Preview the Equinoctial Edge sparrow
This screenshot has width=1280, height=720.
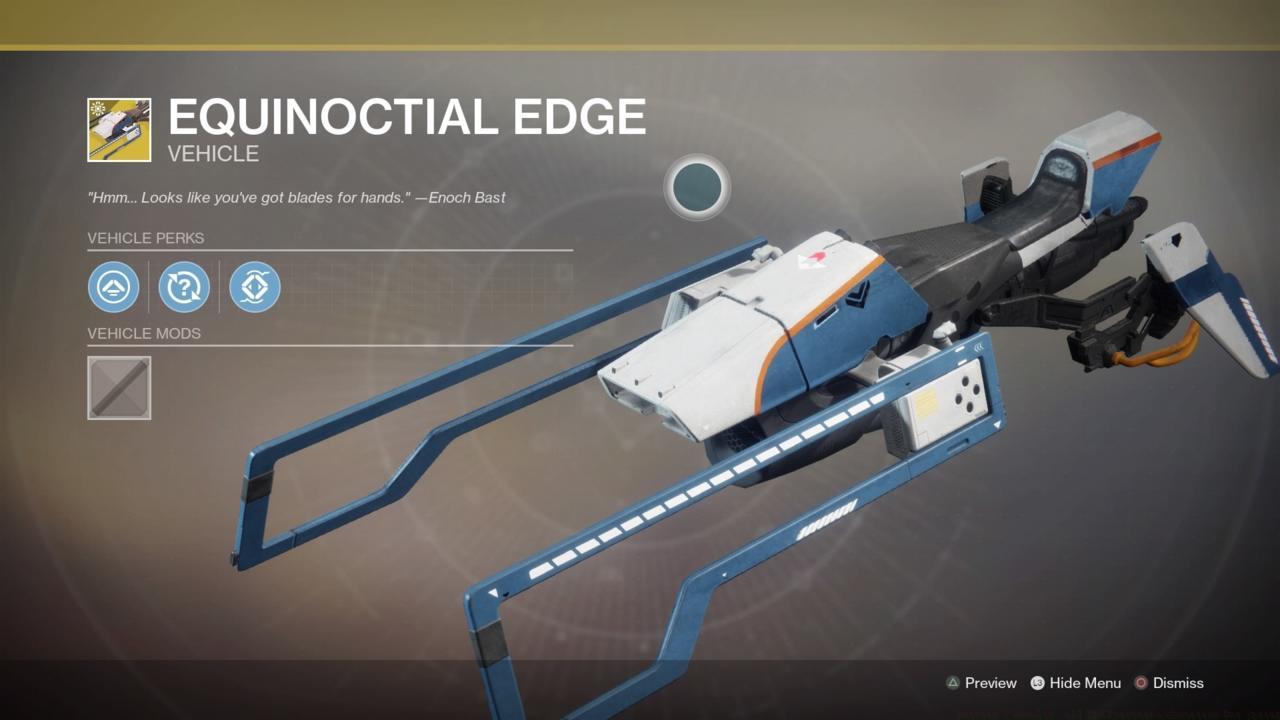(x=989, y=683)
